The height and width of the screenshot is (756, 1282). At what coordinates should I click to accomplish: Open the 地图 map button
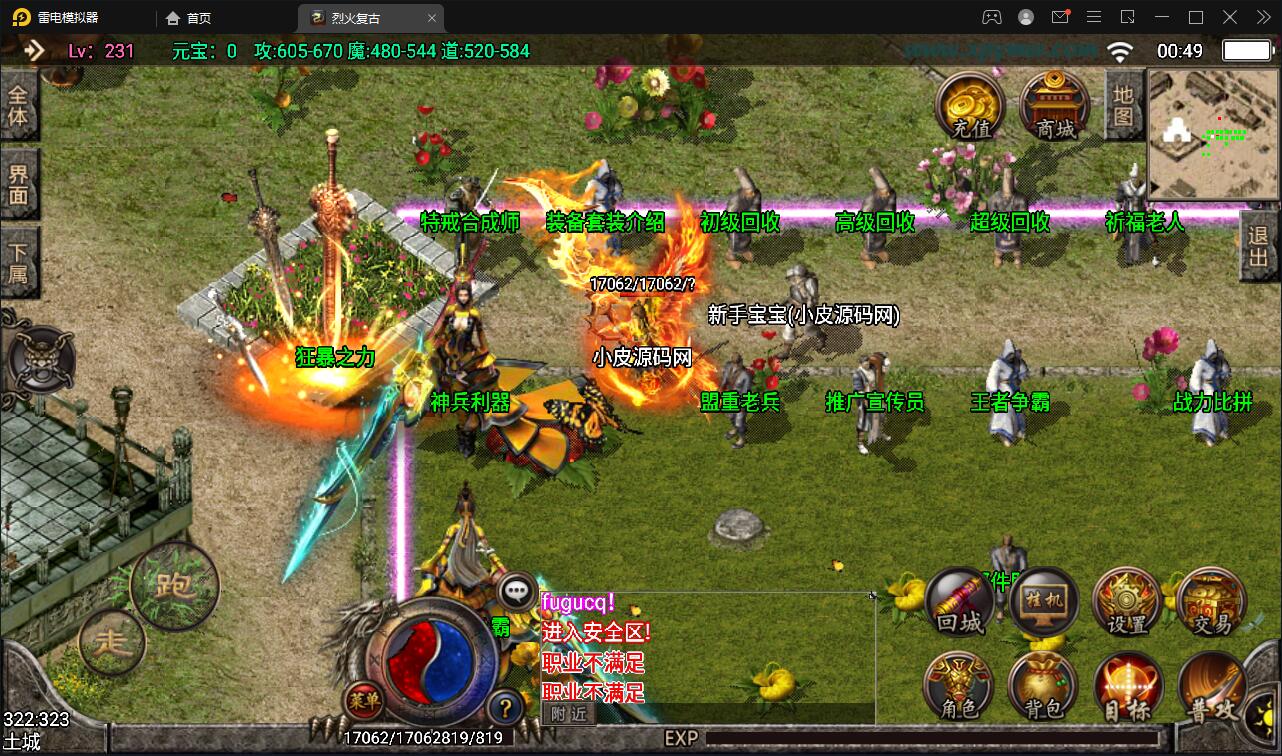pyautogui.click(x=1123, y=105)
